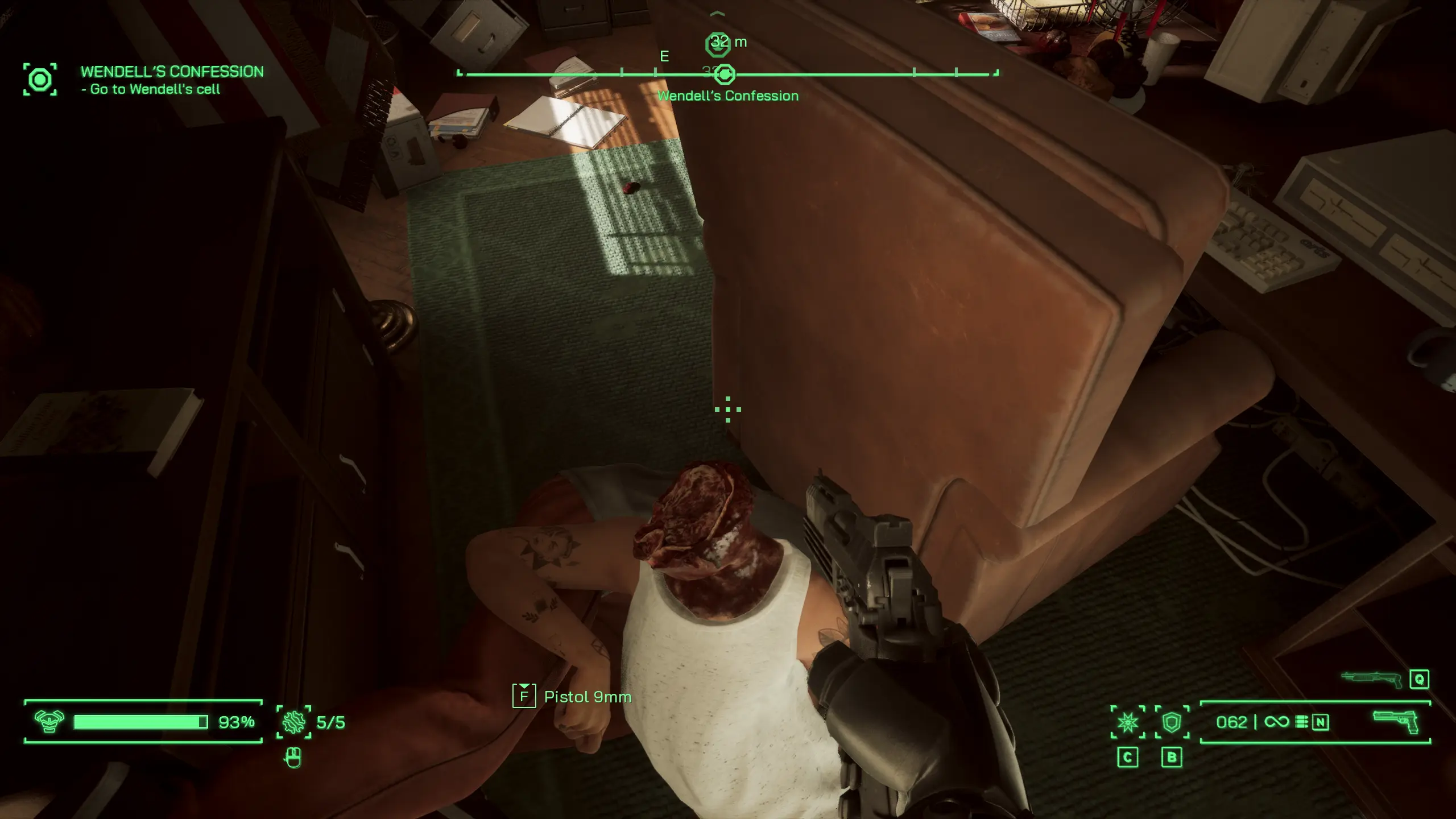
Task: Activate the starburst ability icon
Action: pyautogui.click(x=1128, y=722)
